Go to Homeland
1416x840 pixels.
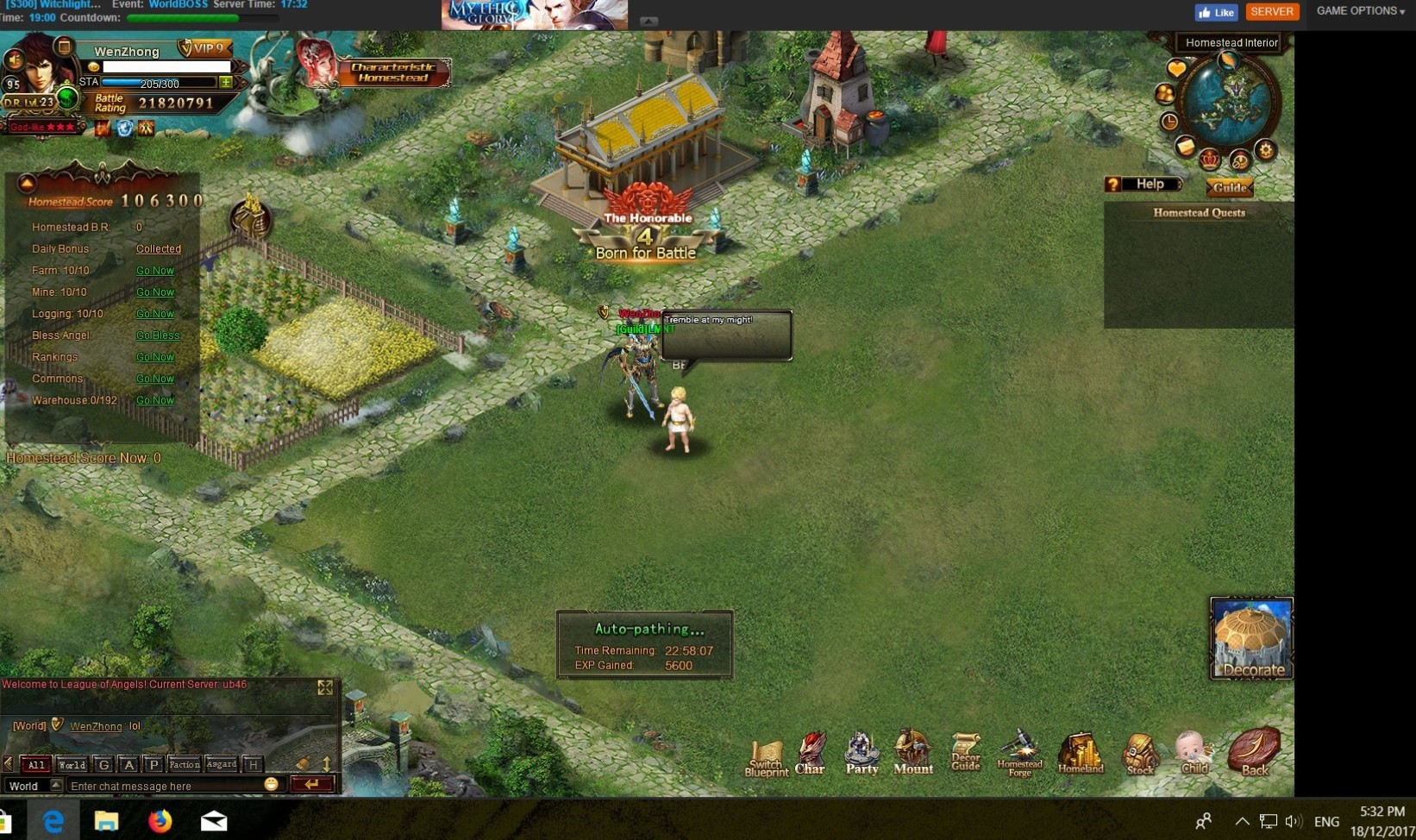(x=1081, y=753)
